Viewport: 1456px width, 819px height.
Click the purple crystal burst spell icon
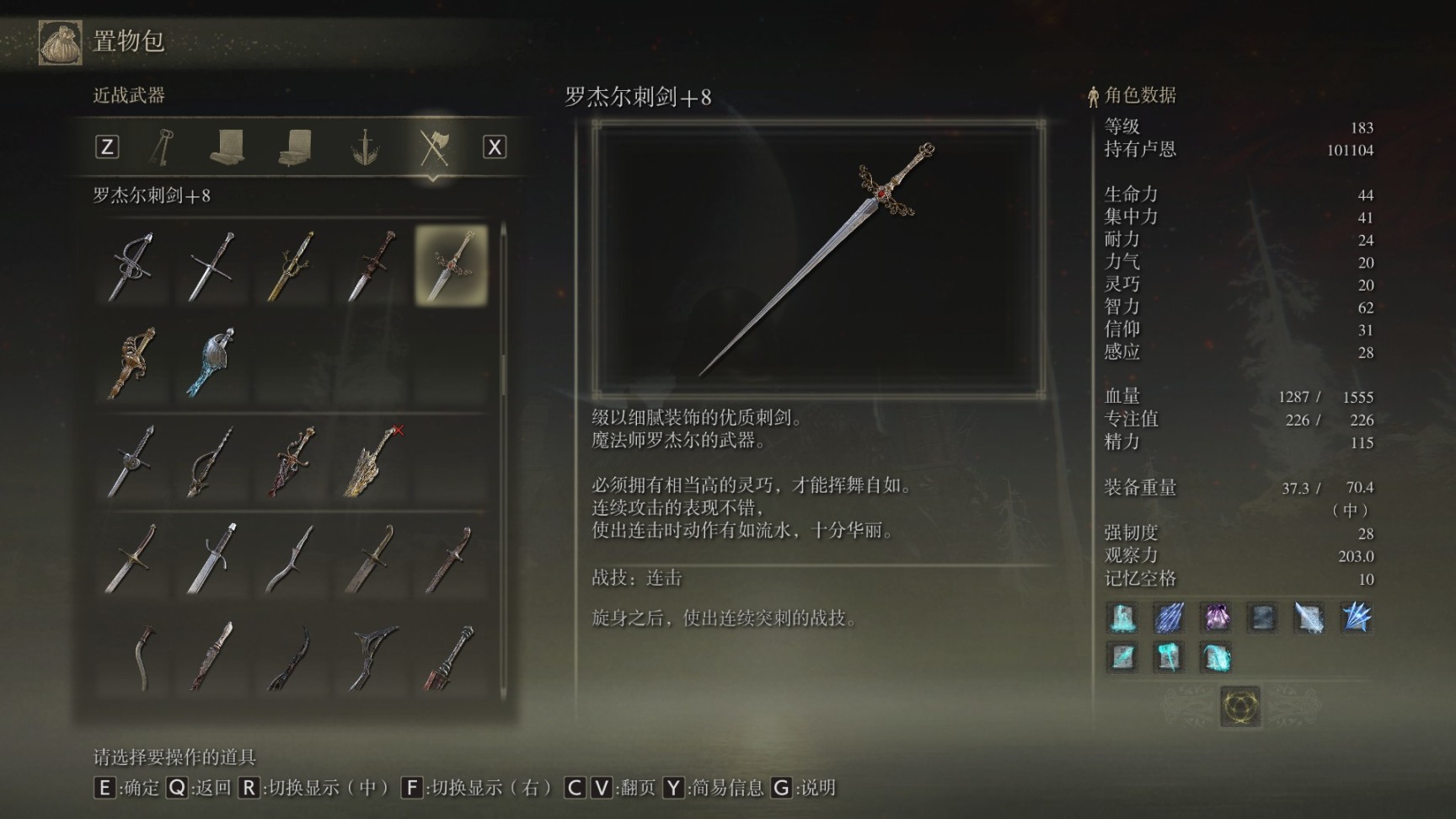[1215, 618]
